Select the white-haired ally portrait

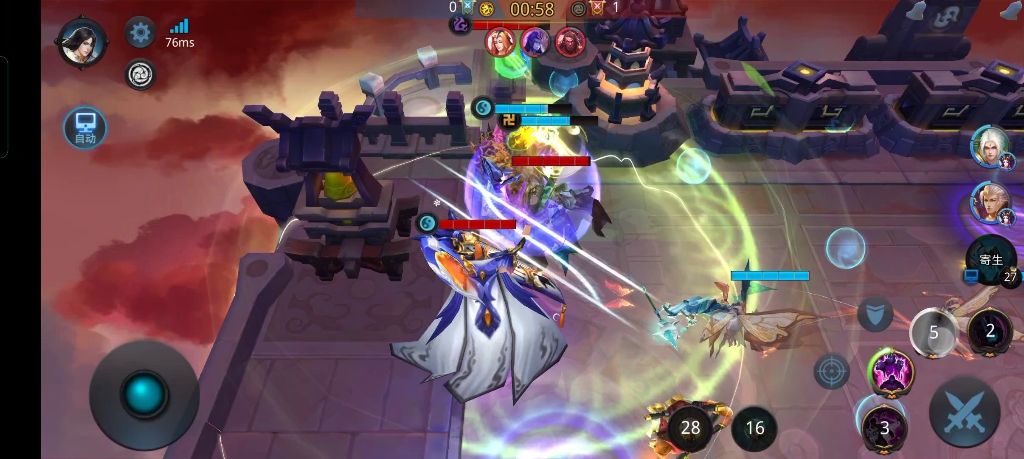(990, 146)
